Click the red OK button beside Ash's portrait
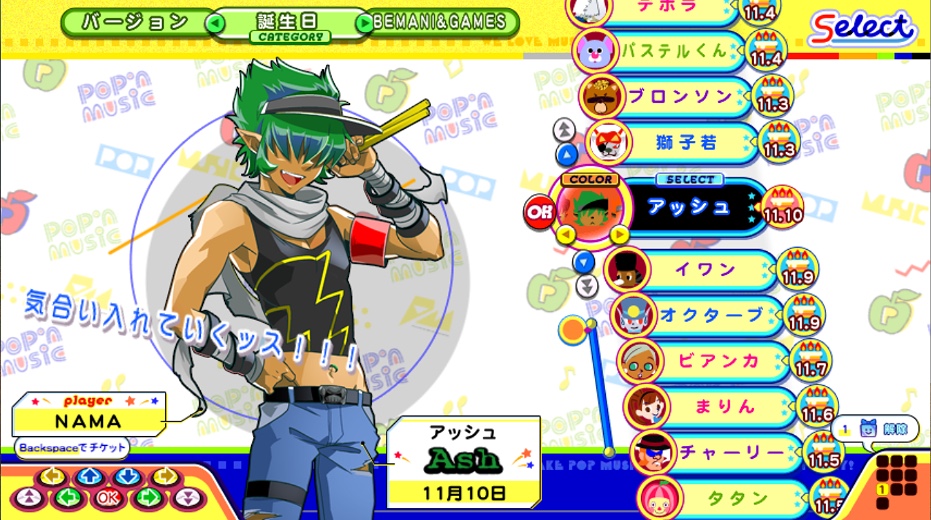931x520 pixels. [x=538, y=210]
